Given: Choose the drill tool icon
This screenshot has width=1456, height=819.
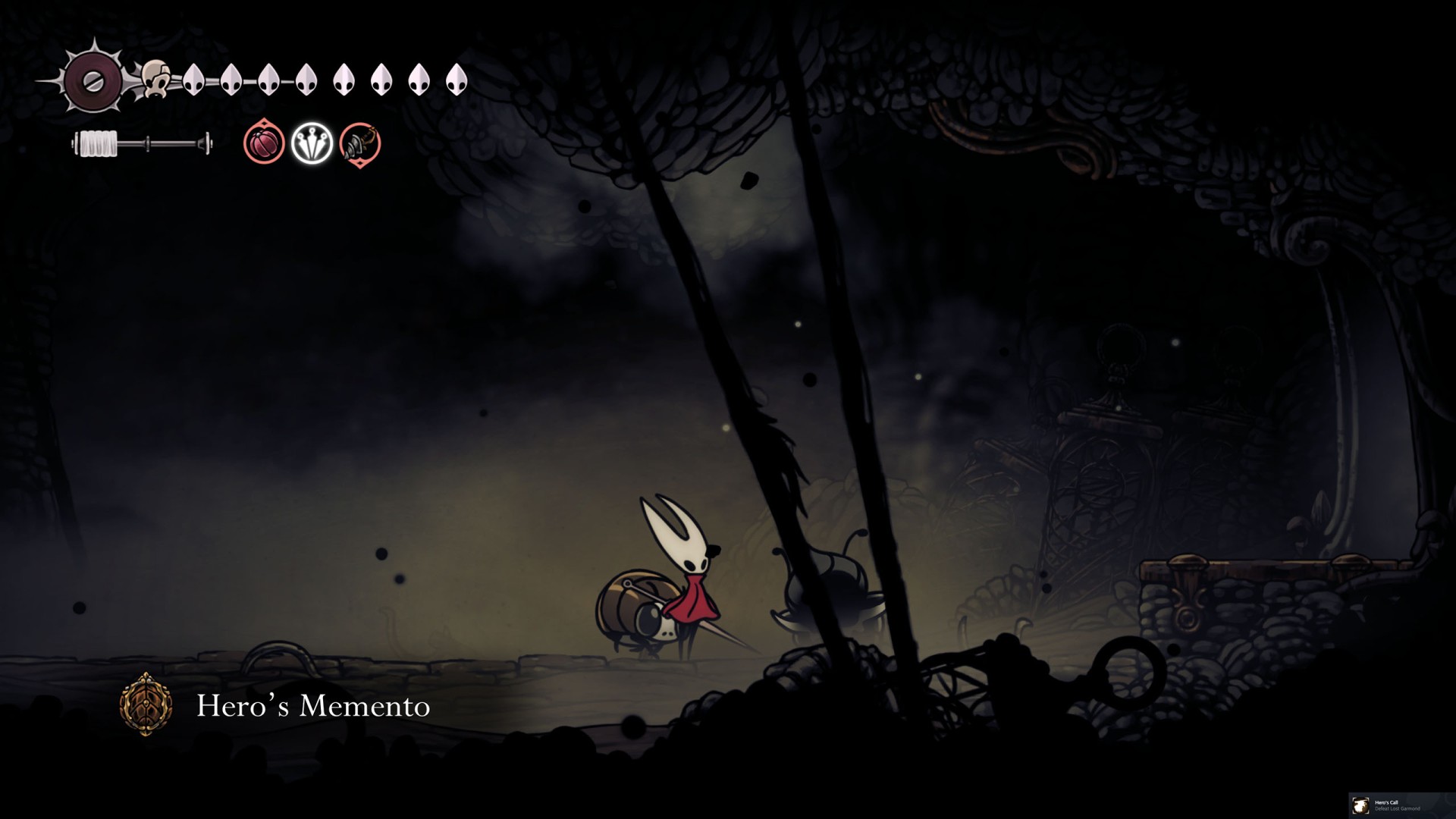Looking at the screenshot, I should [359, 143].
